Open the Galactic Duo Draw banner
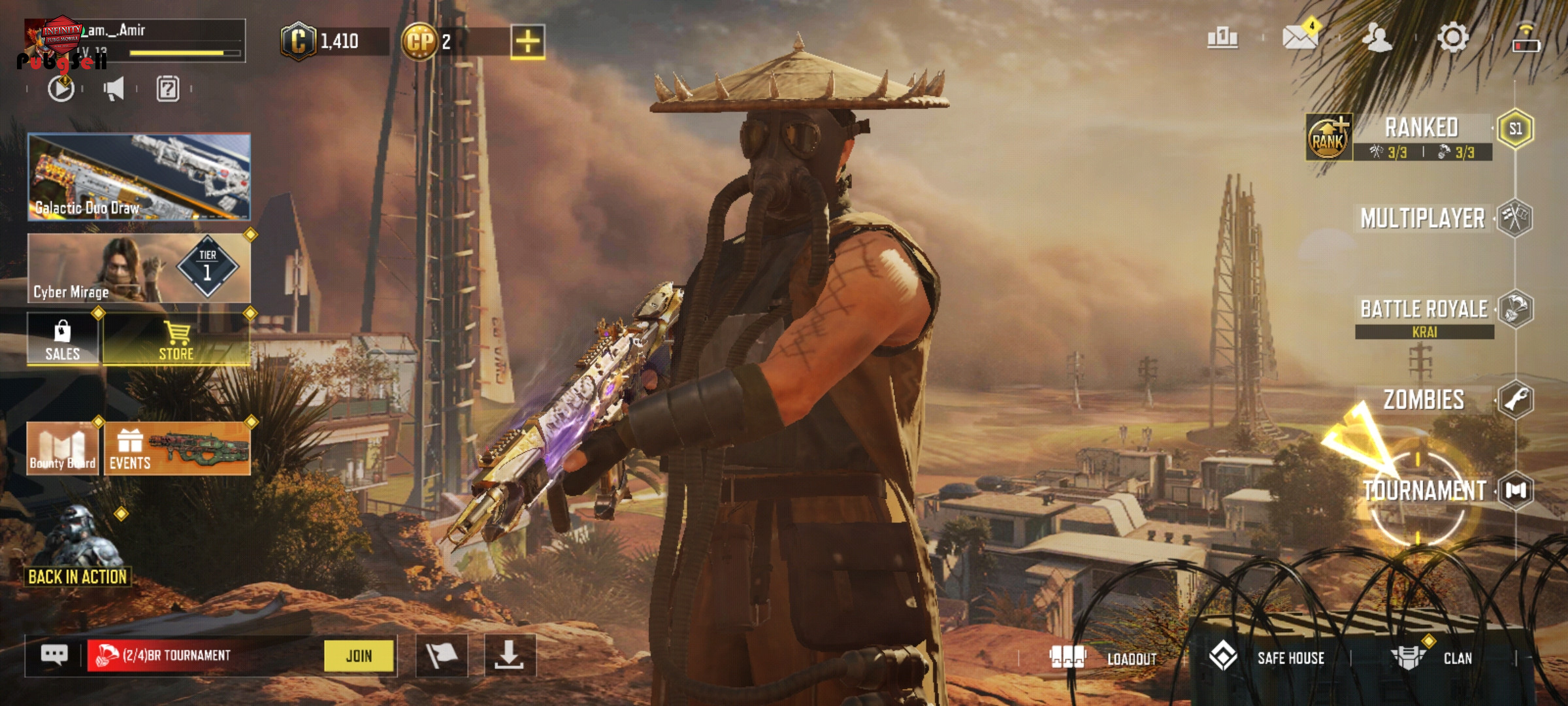The height and width of the screenshot is (706, 1568). (x=139, y=176)
